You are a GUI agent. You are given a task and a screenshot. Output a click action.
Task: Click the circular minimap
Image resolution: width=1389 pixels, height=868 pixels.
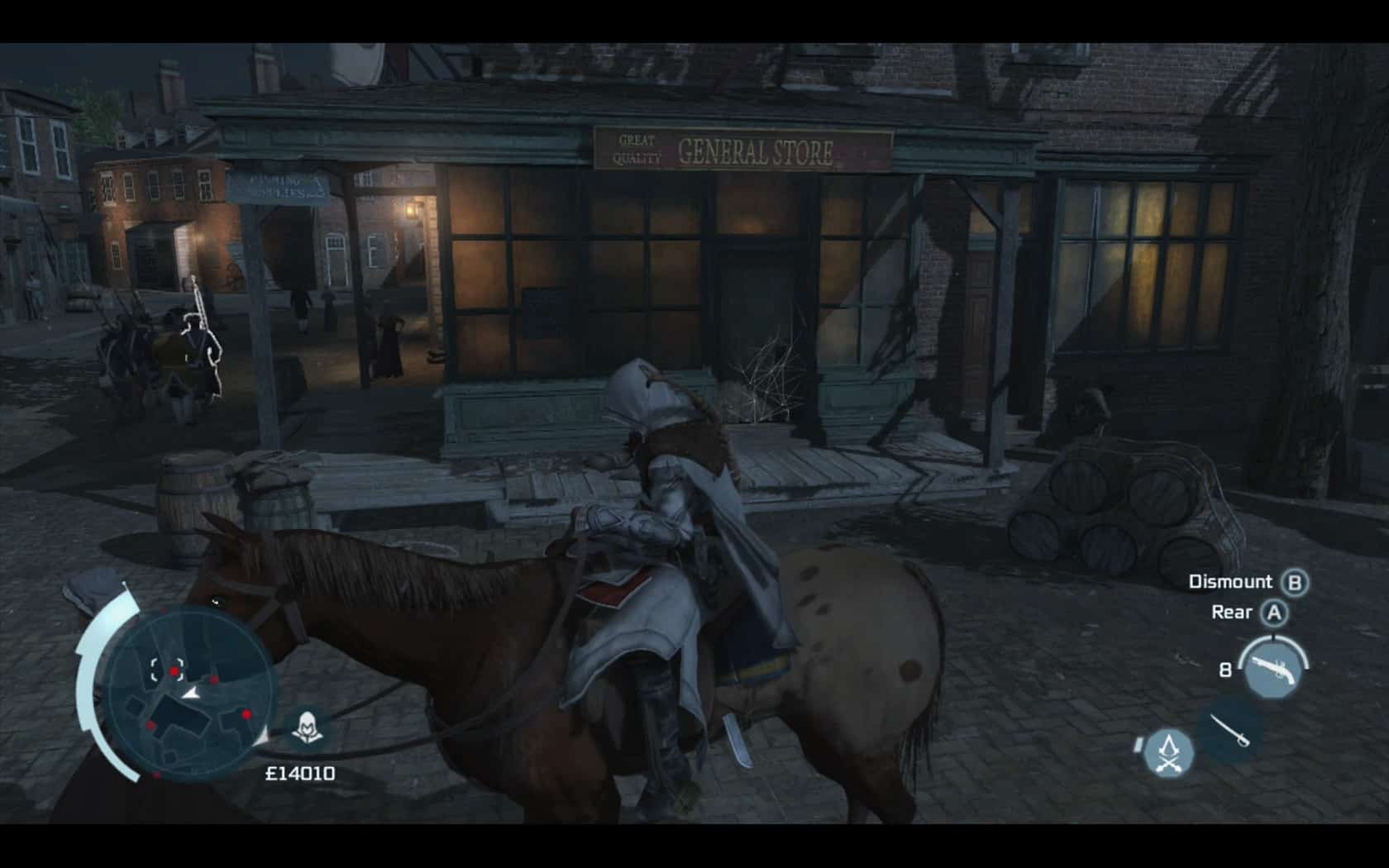pos(191,694)
